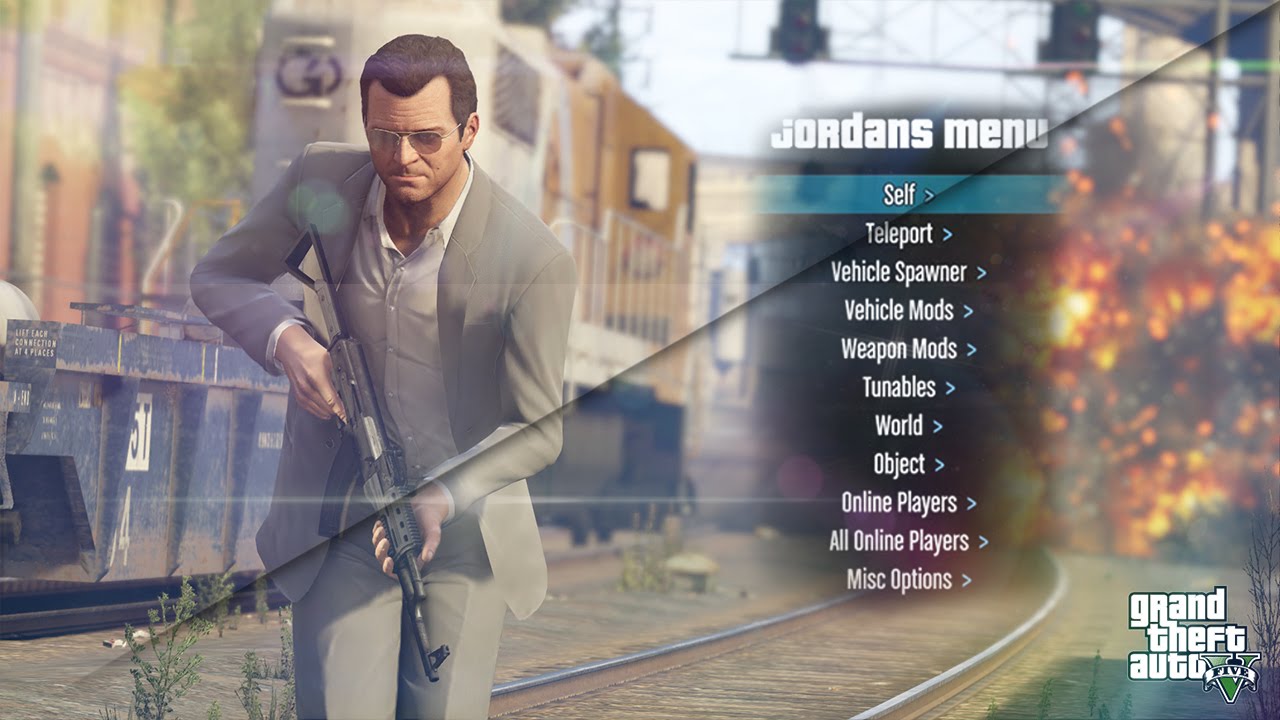
Task: Choose the Vehicle Mods option
Action: 907,311
